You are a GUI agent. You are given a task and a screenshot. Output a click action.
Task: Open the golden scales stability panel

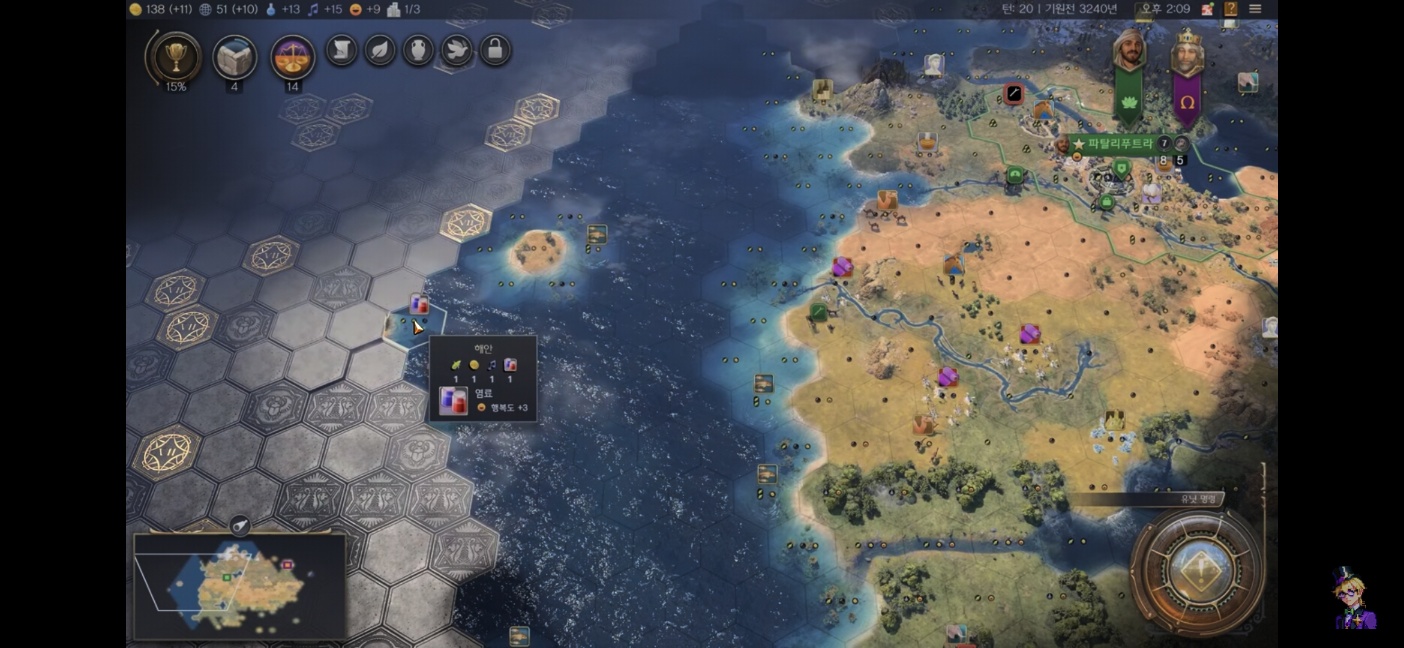coord(293,57)
